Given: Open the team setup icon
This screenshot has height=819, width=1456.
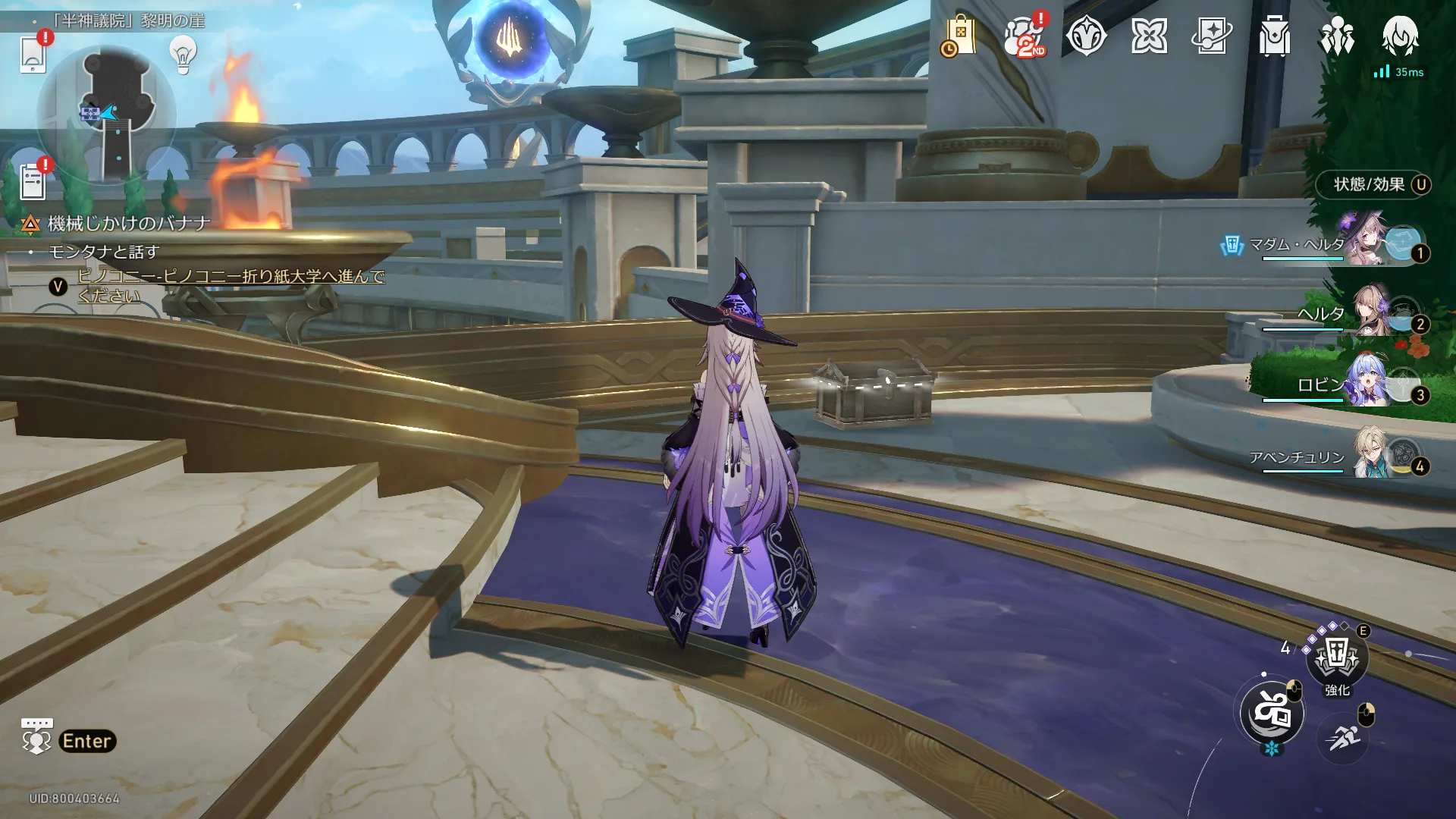Looking at the screenshot, I should pyautogui.click(x=1337, y=36).
